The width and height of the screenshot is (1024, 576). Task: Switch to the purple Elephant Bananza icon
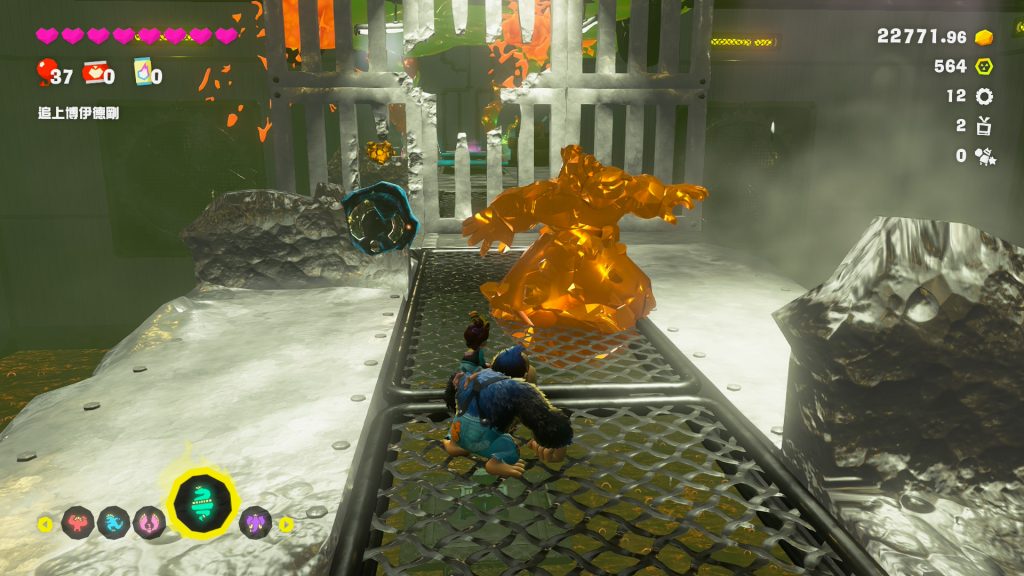point(255,522)
